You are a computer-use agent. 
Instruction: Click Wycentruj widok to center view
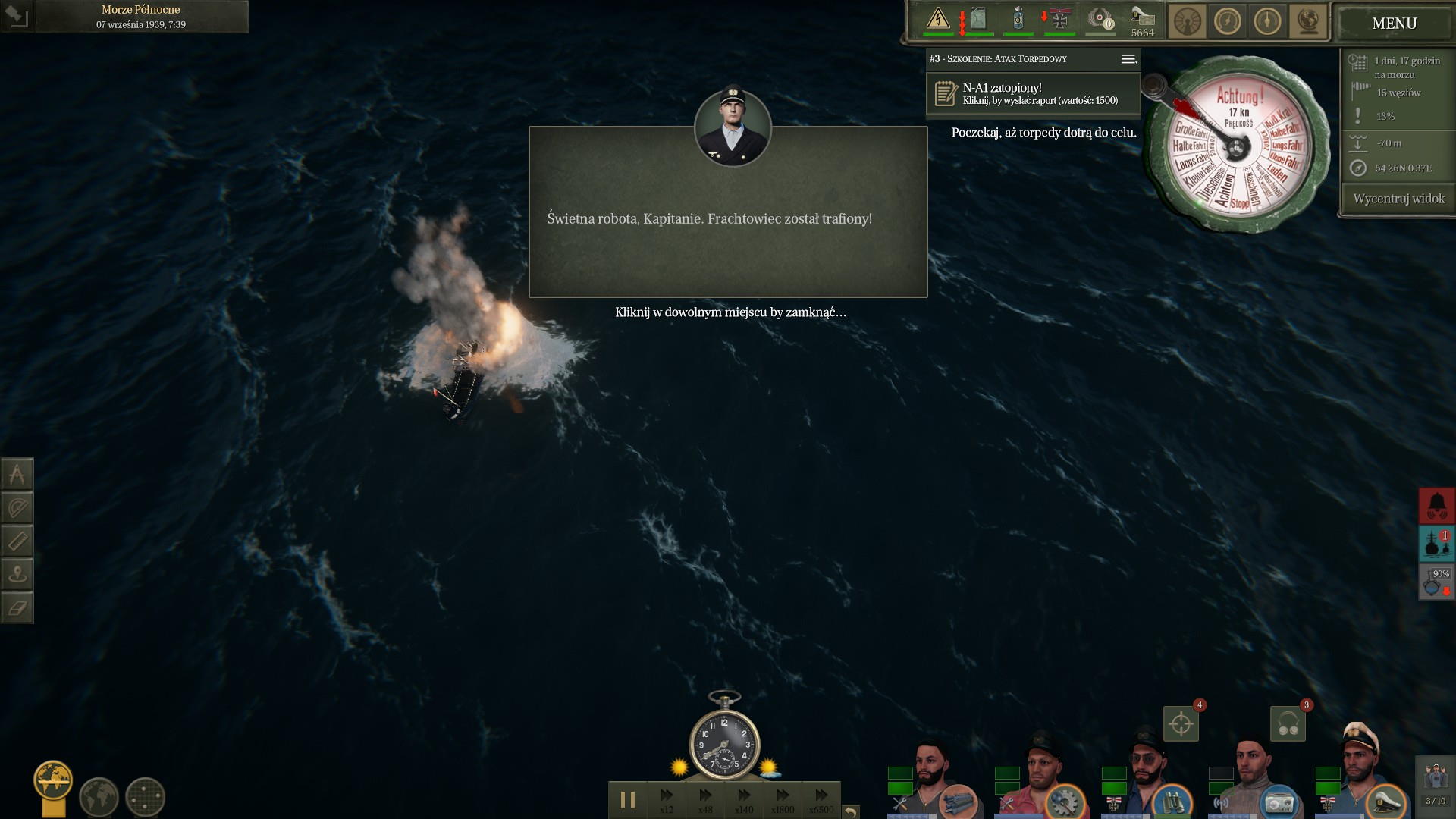tap(1398, 199)
